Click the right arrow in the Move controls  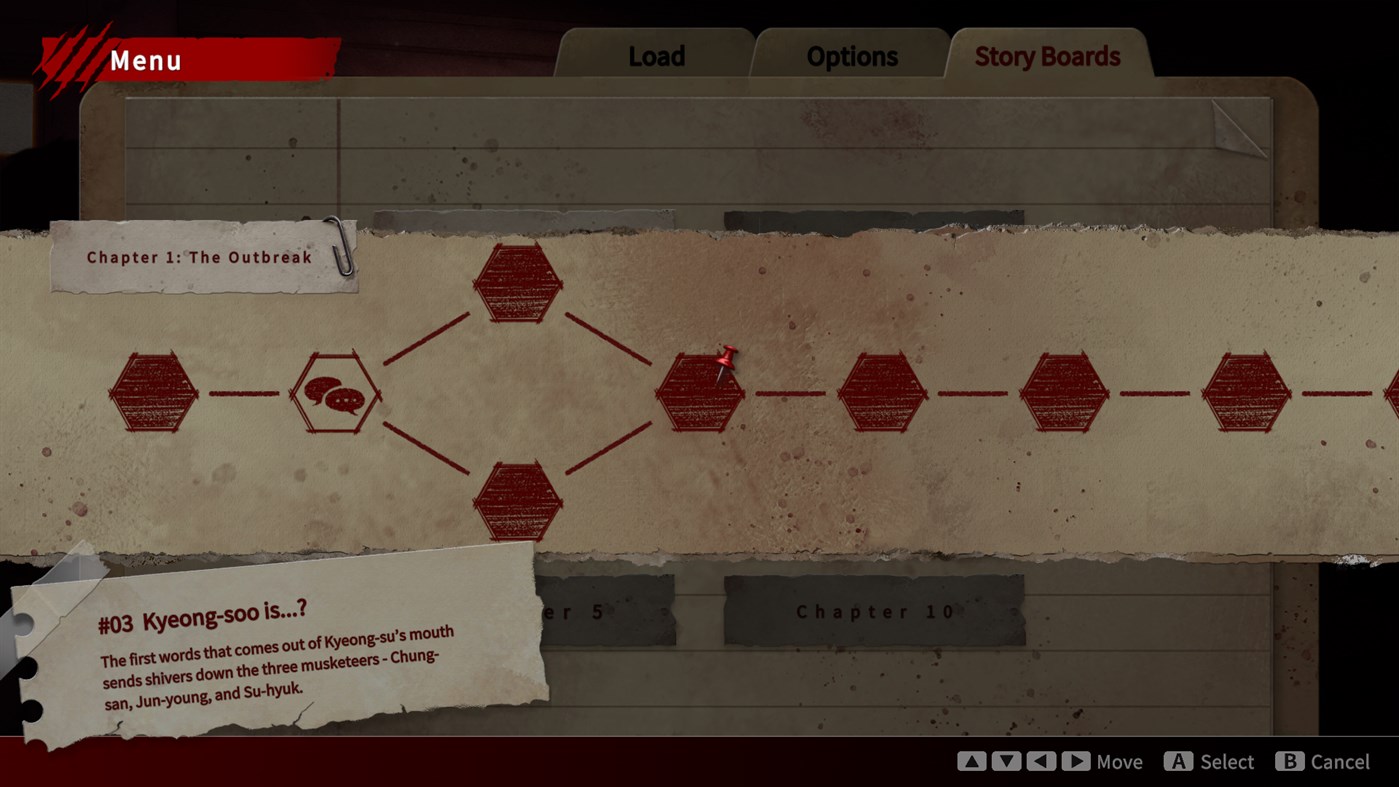click(1076, 761)
